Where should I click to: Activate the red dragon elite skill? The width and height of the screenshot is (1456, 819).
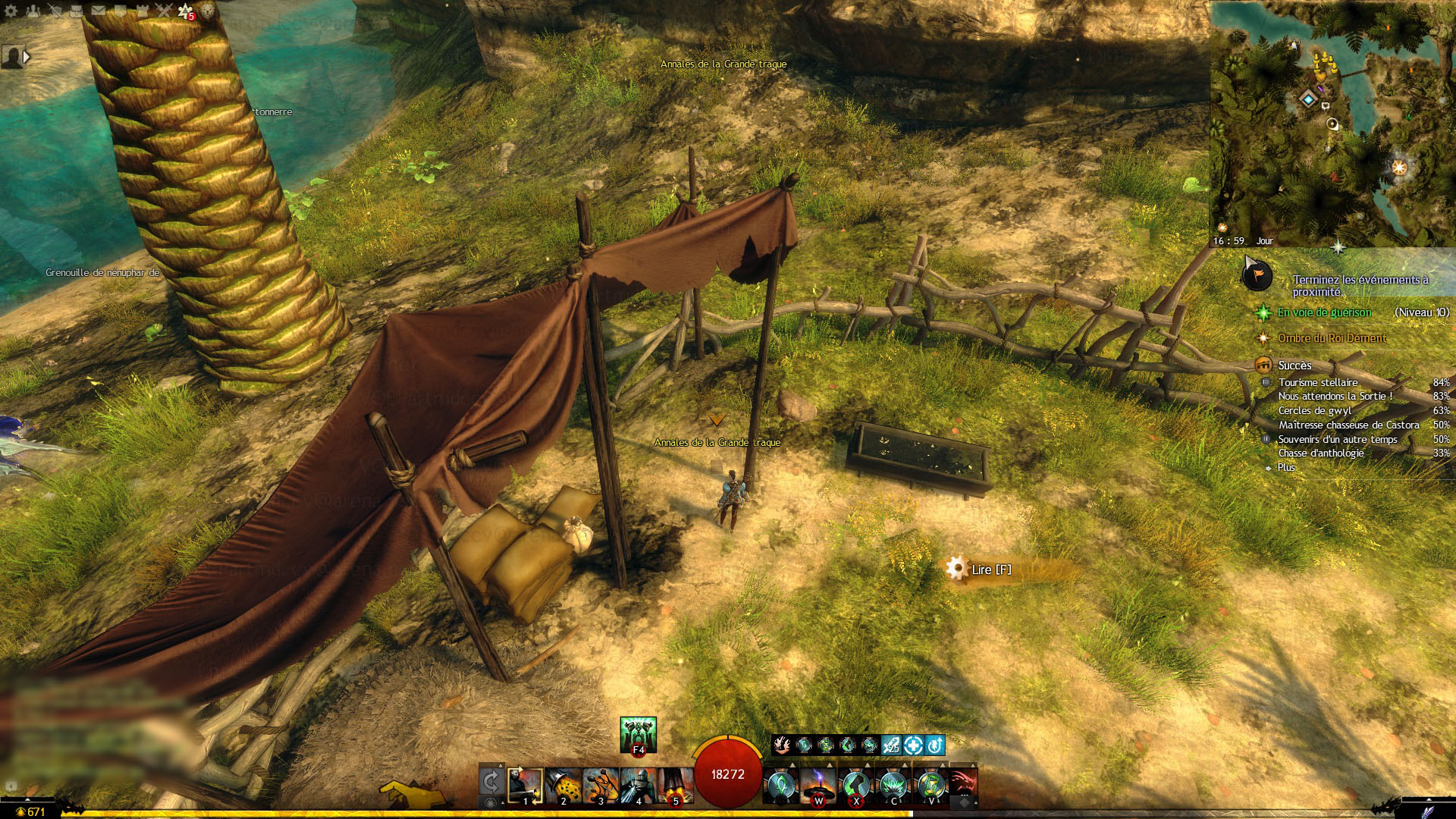tap(962, 784)
